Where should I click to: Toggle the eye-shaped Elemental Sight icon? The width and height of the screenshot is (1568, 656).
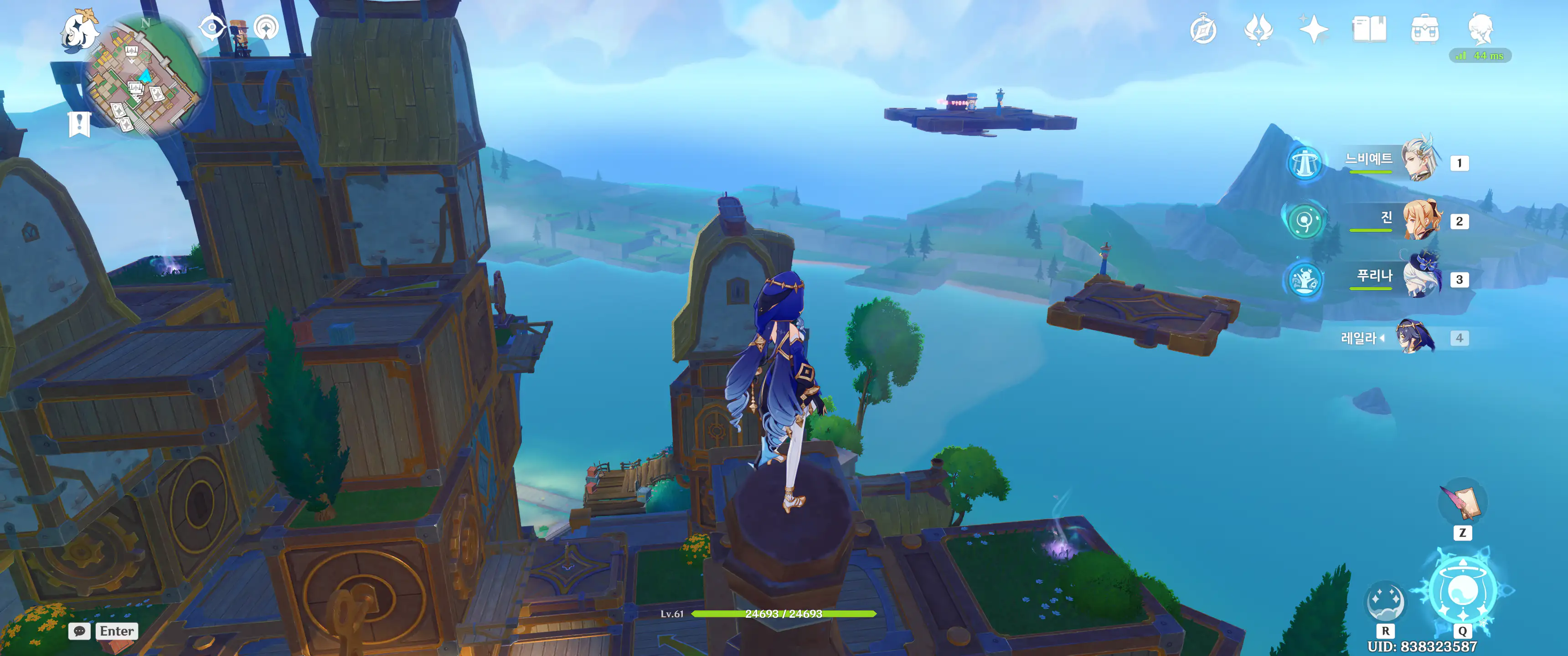212,27
